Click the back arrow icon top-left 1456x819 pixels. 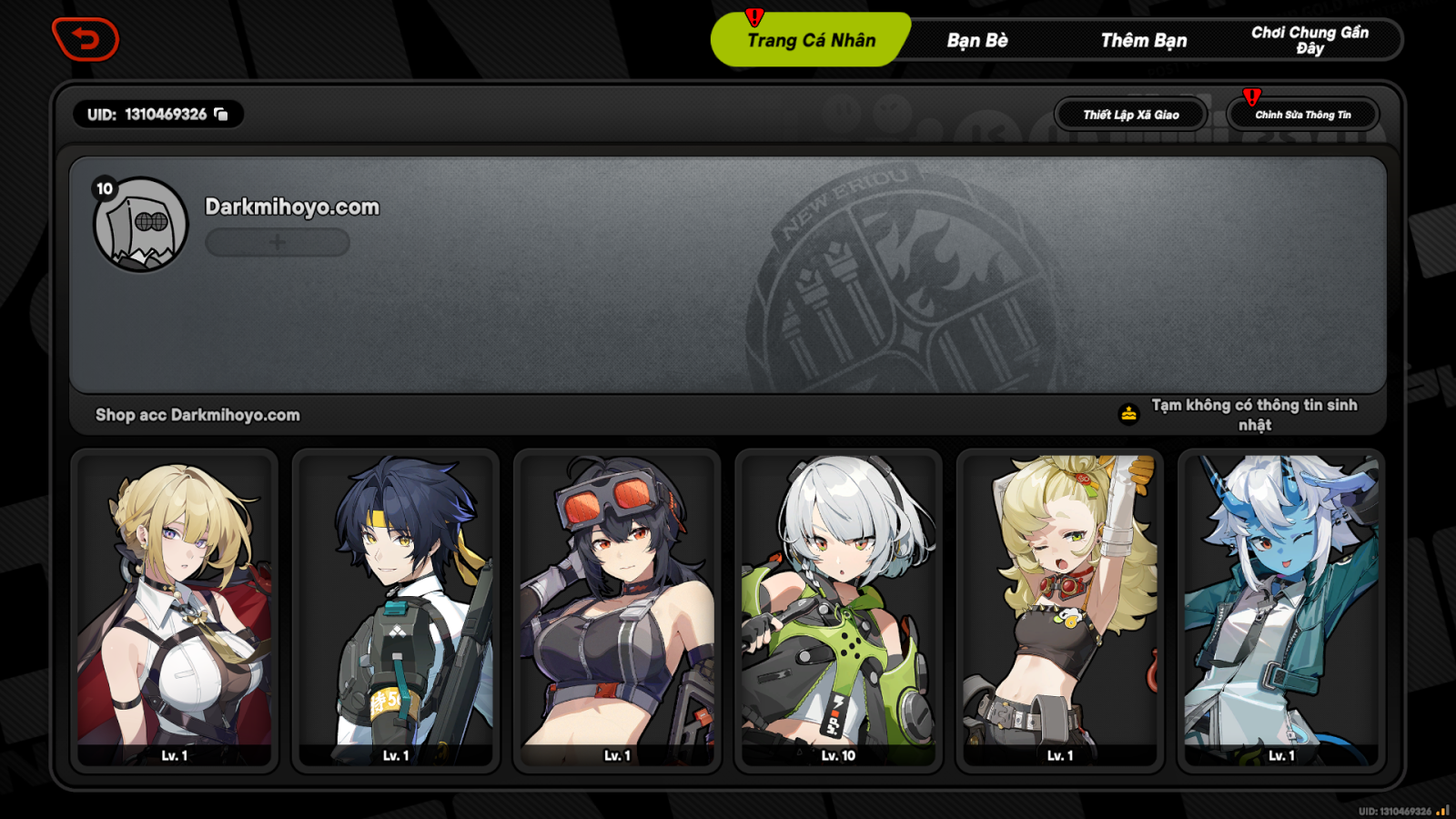pyautogui.click(x=86, y=40)
